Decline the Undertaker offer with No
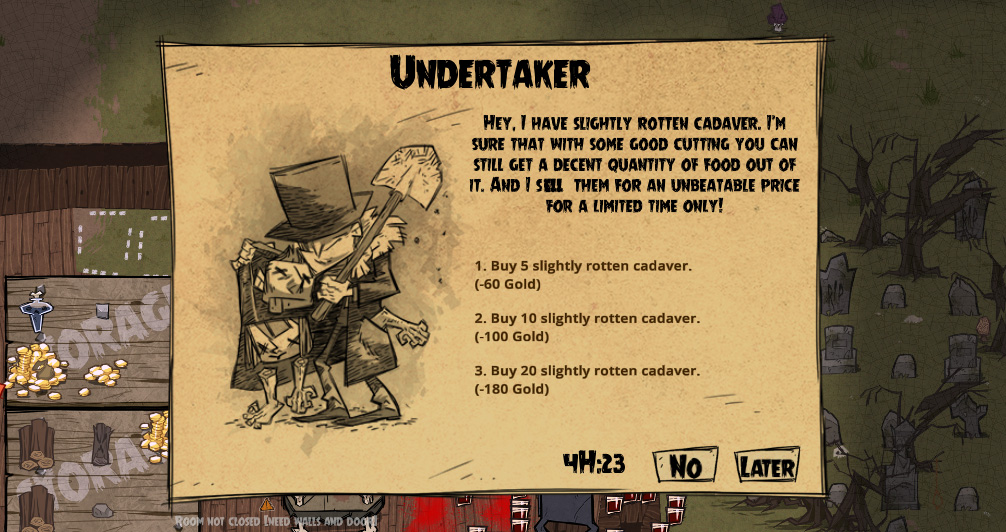This screenshot has height=532, width=1006. tap(685, 465)
